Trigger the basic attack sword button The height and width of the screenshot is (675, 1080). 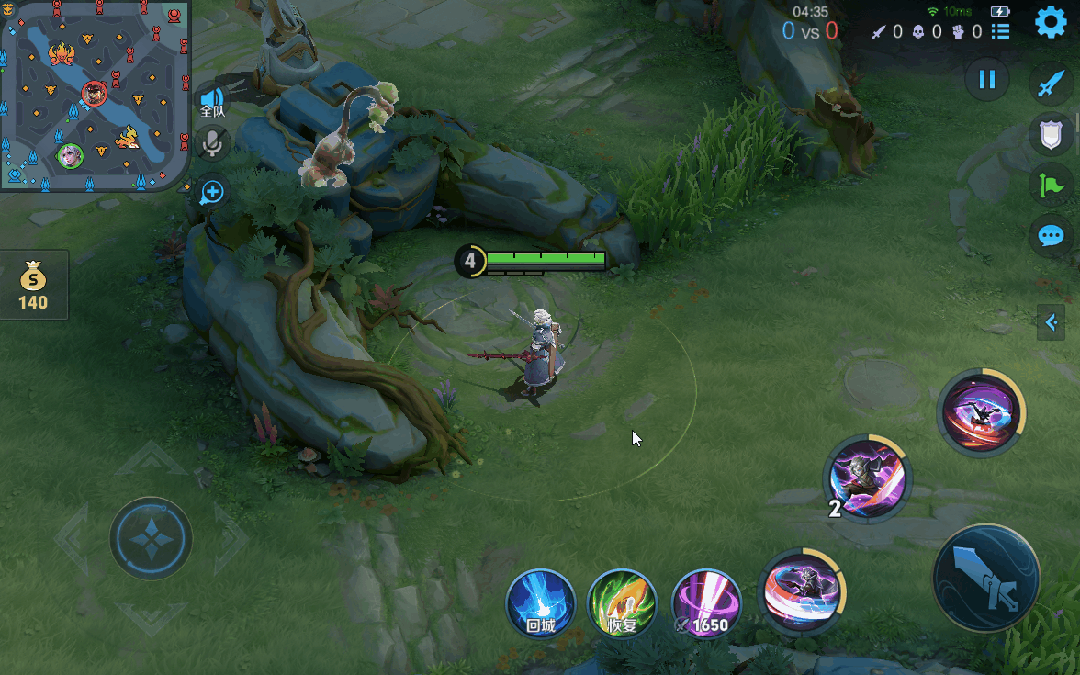coord(986,577)
